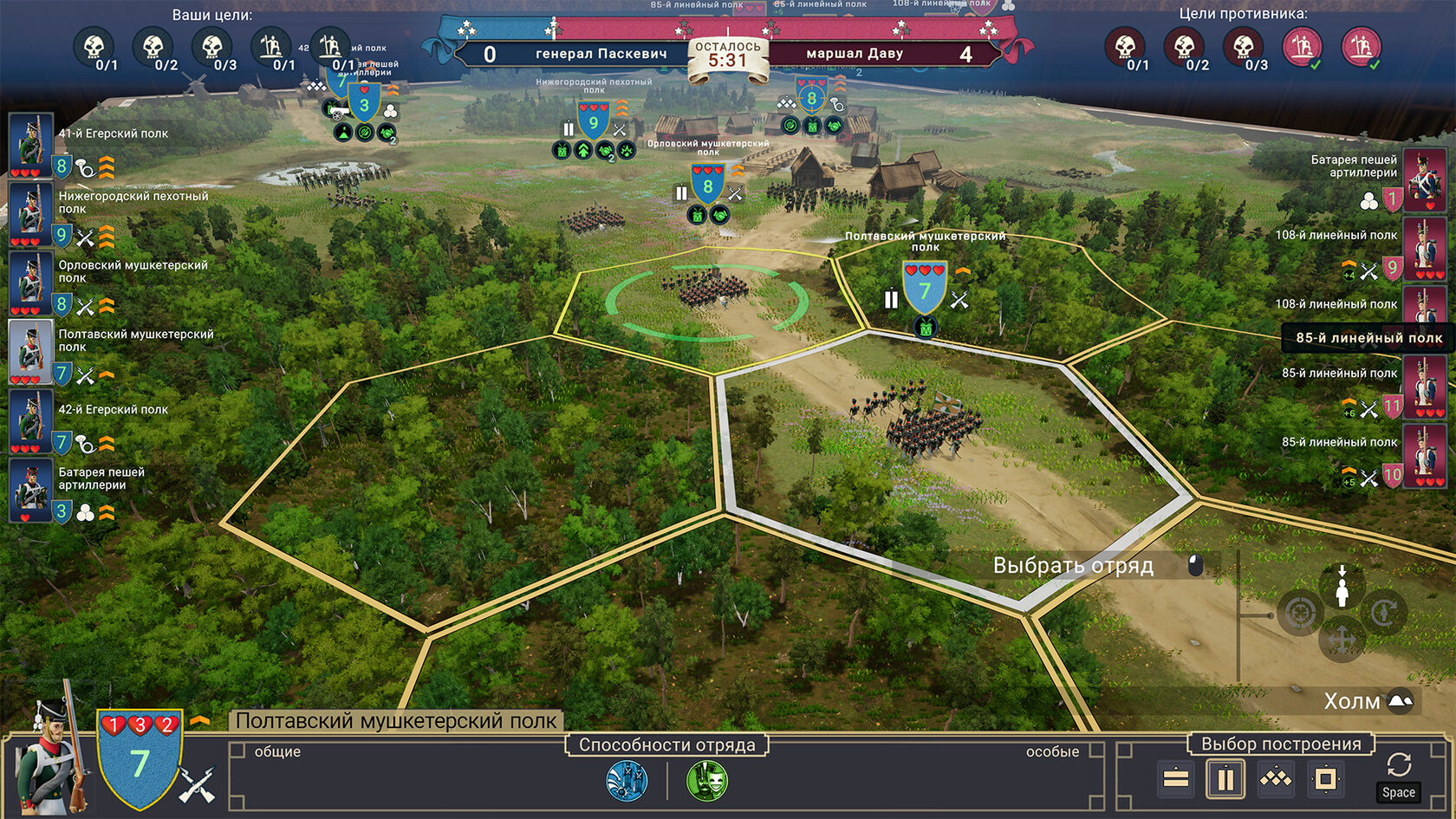
Task: Choose the line formation with horizontal bars
Action: 1175,779
